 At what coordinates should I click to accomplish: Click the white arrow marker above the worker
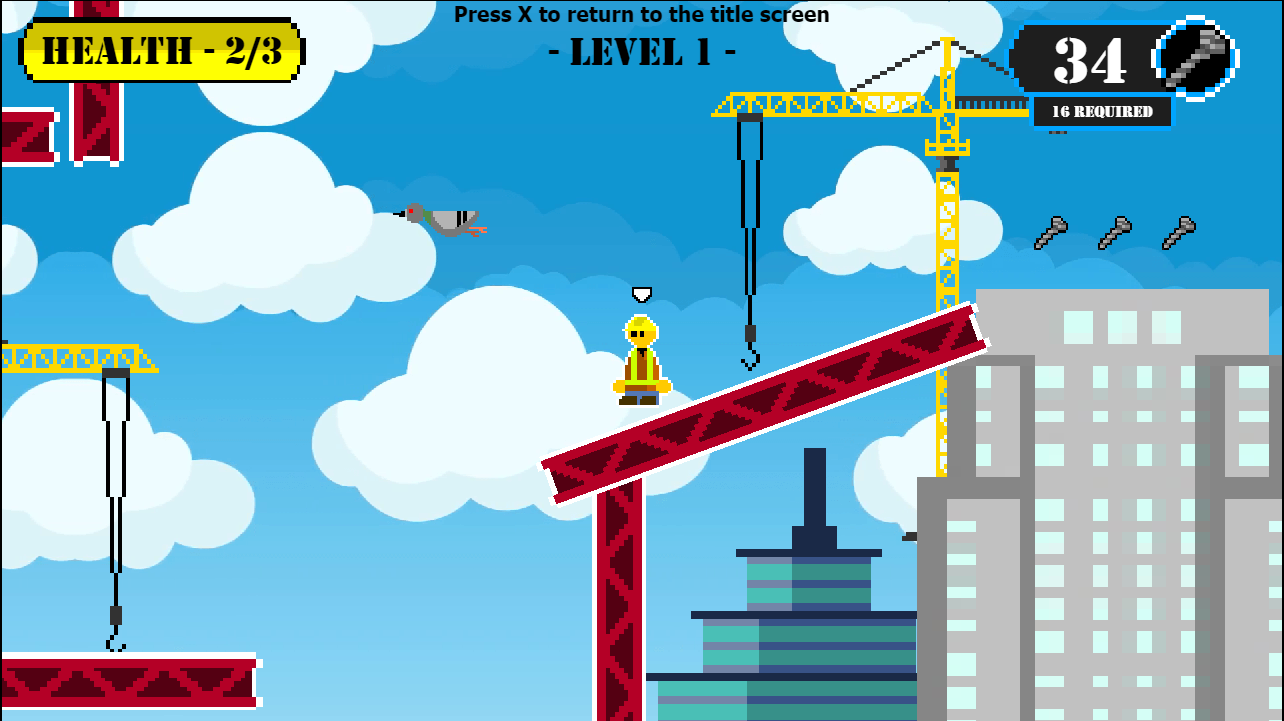coord(642,295)
